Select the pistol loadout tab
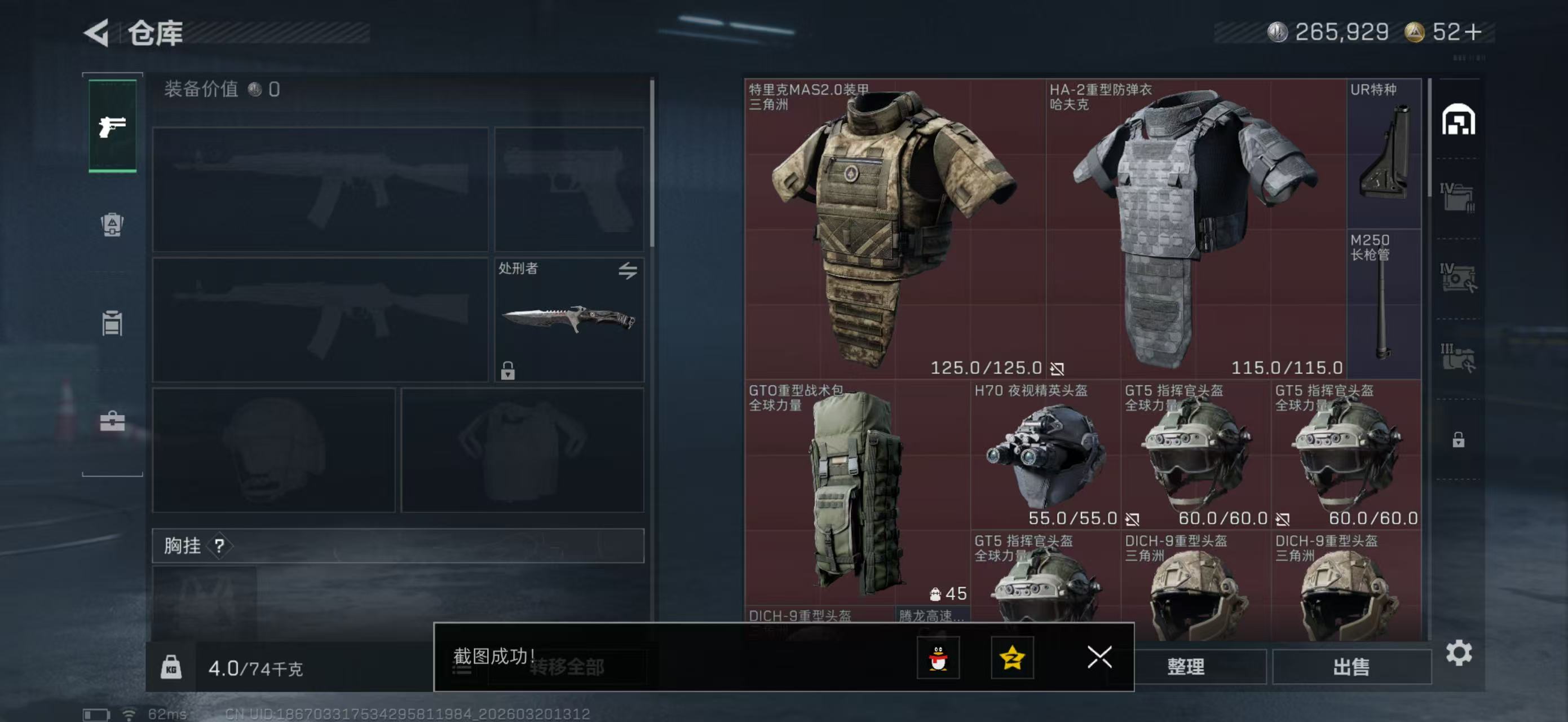1568x722 pixels. [113, 126]
